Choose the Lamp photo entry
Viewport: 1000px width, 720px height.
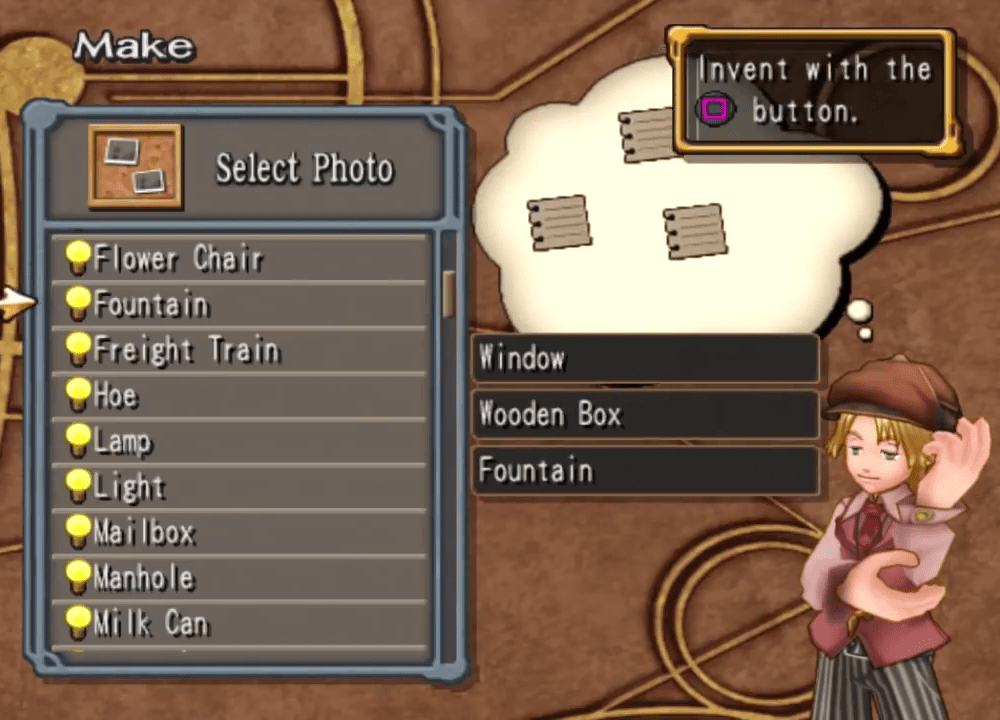(x=240, y=441)
